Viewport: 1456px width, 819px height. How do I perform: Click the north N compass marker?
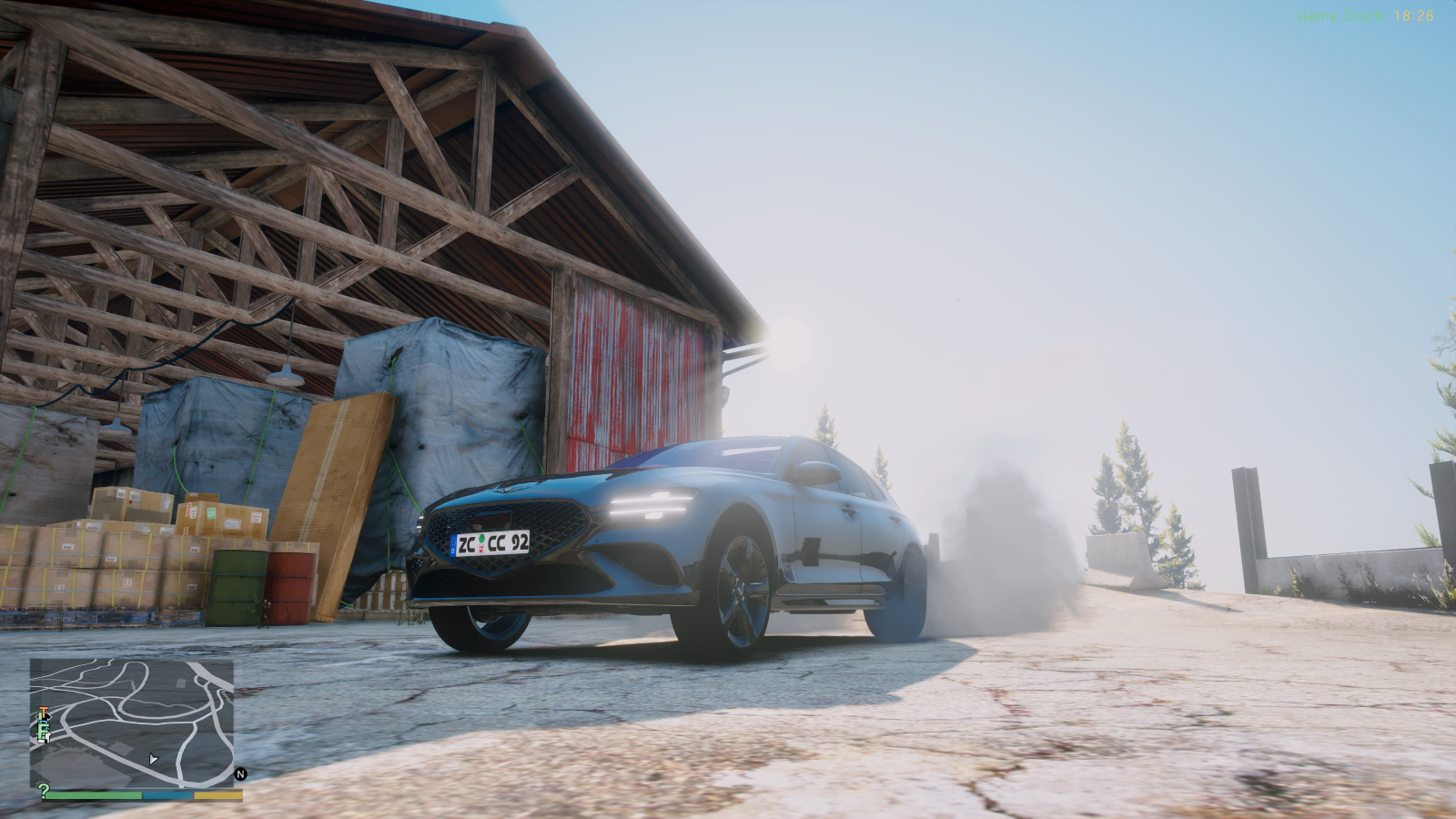[x=241, y=774]
